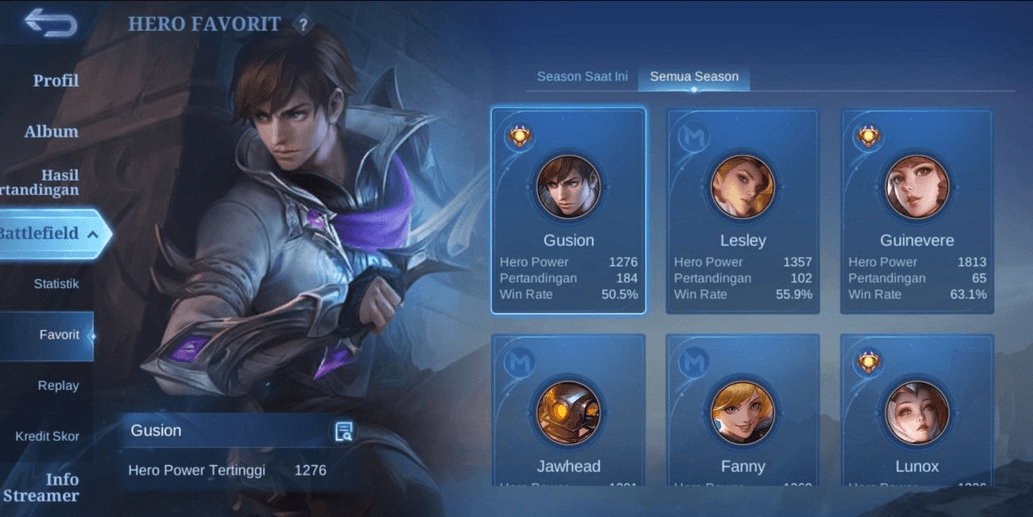Viewport: 1033px width, 517px height.
Task: Choose the Guinevere hero card
Action: [x=917, y=211]
